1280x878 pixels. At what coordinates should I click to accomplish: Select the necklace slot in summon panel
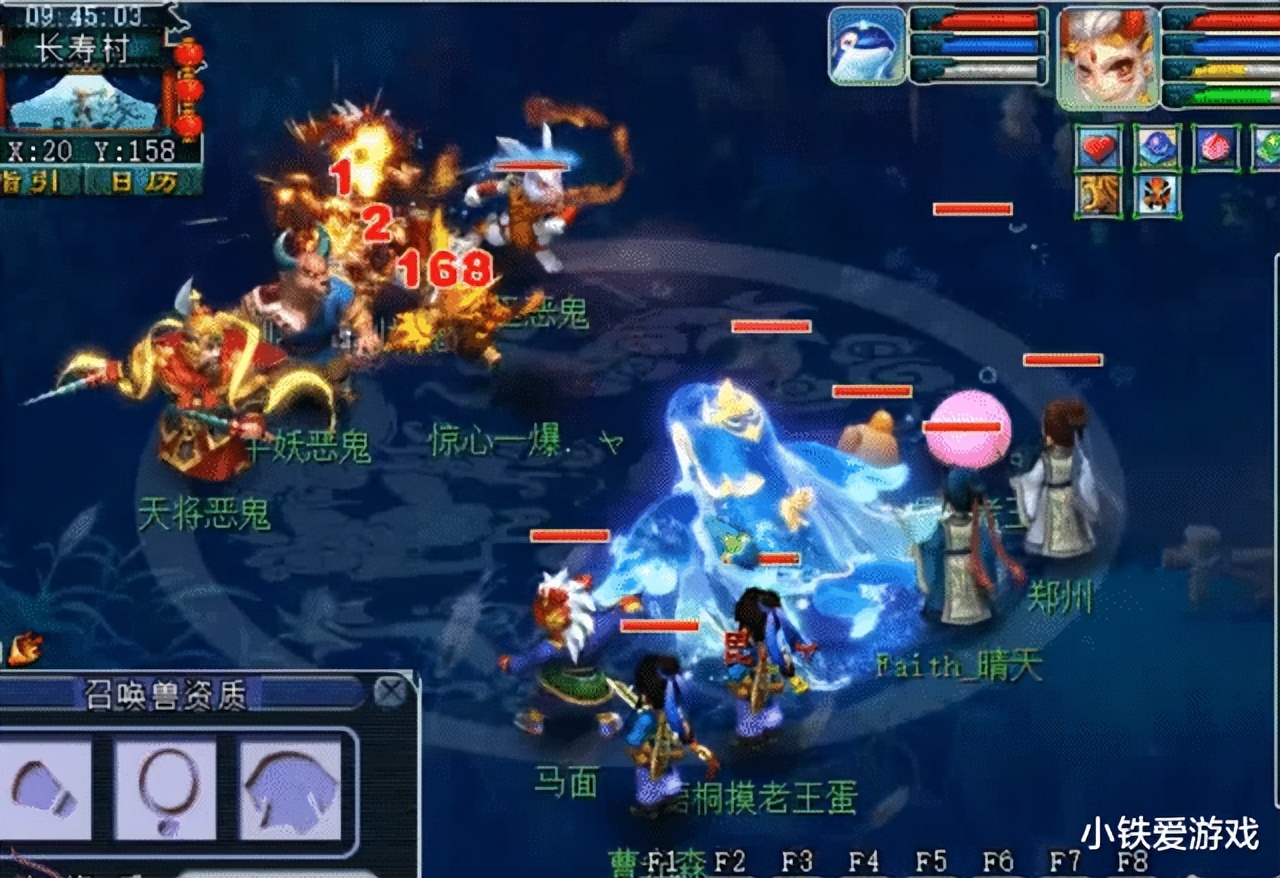click(x=168, y=788)
